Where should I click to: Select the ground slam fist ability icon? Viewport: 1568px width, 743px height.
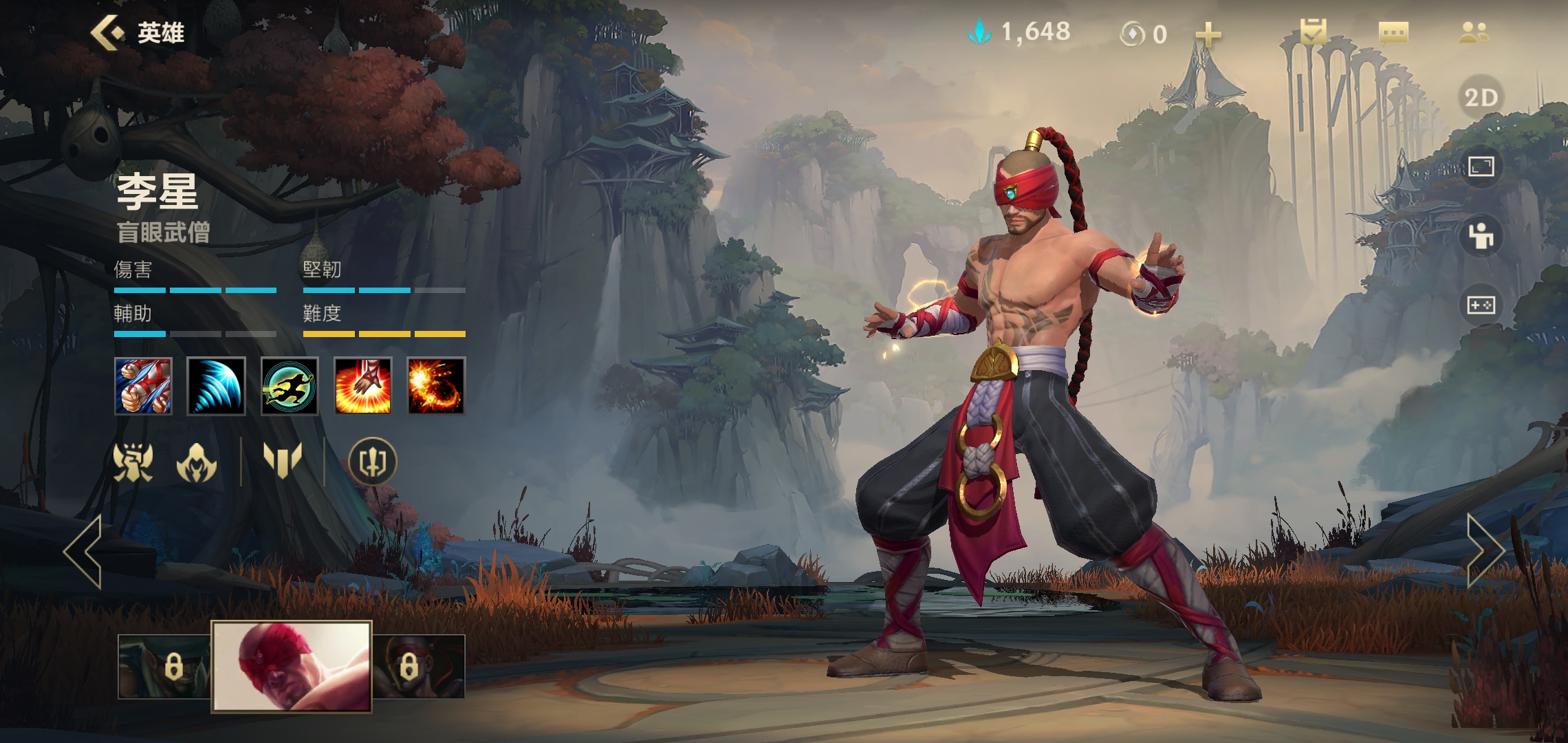click(x=362, y=386)
